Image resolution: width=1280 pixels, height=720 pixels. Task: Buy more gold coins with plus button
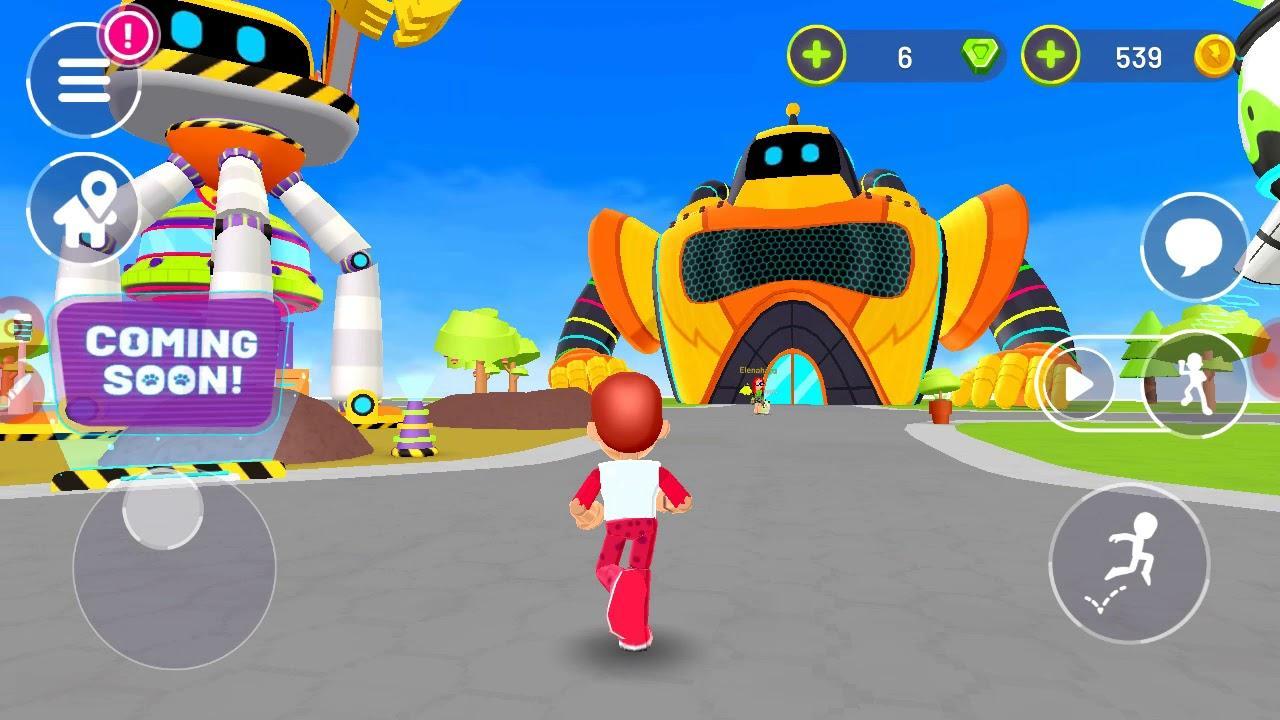coord(1050,55)
